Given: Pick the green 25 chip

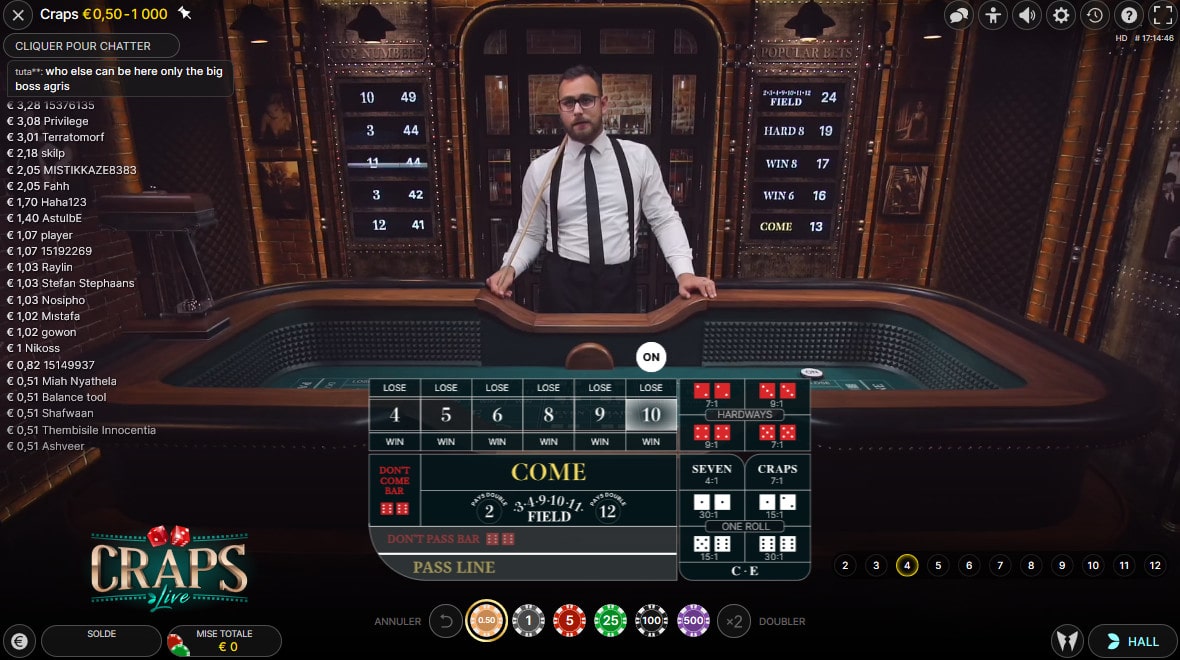Looking at the screenshot, I should coord(610,621).
